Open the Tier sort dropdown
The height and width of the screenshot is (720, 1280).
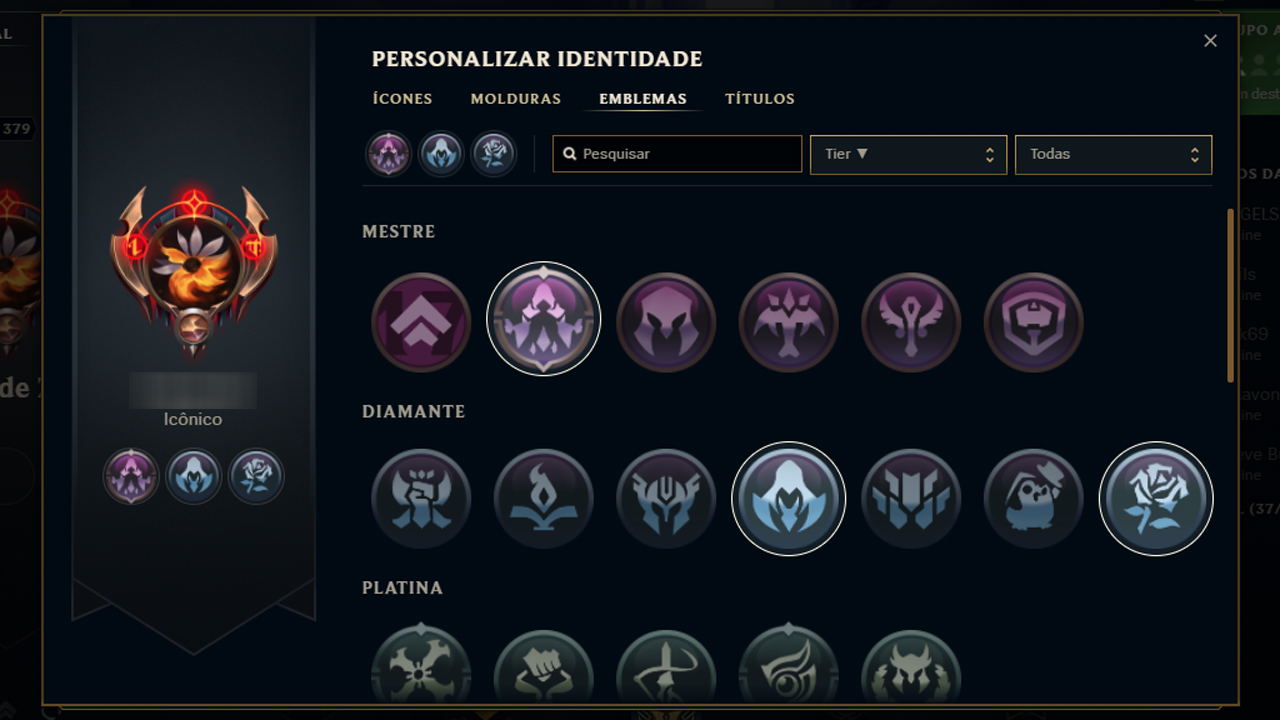pyautogui.click(x=908, y=154)
